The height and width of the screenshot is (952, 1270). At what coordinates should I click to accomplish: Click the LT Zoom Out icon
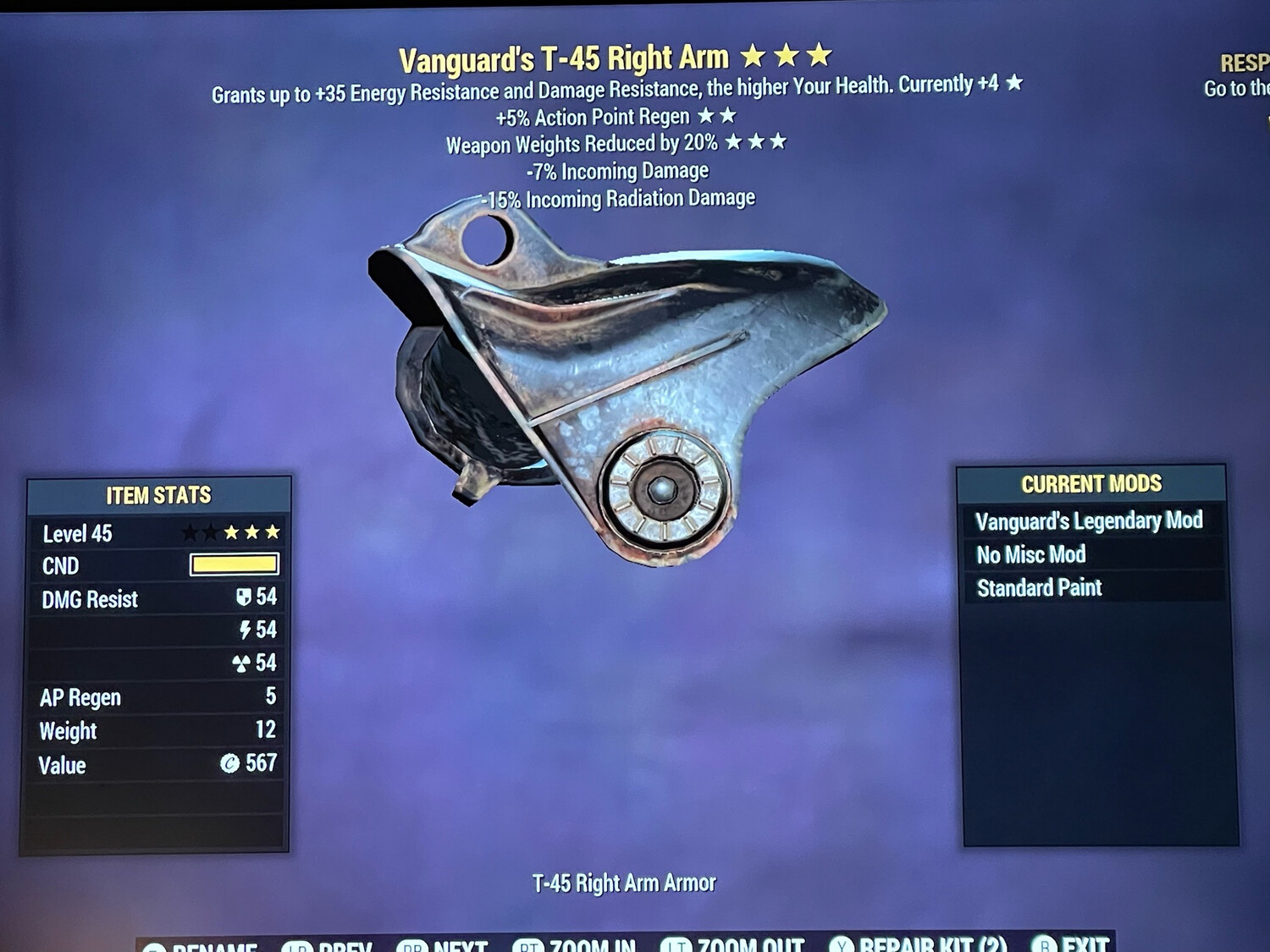[x=677, y=947]
